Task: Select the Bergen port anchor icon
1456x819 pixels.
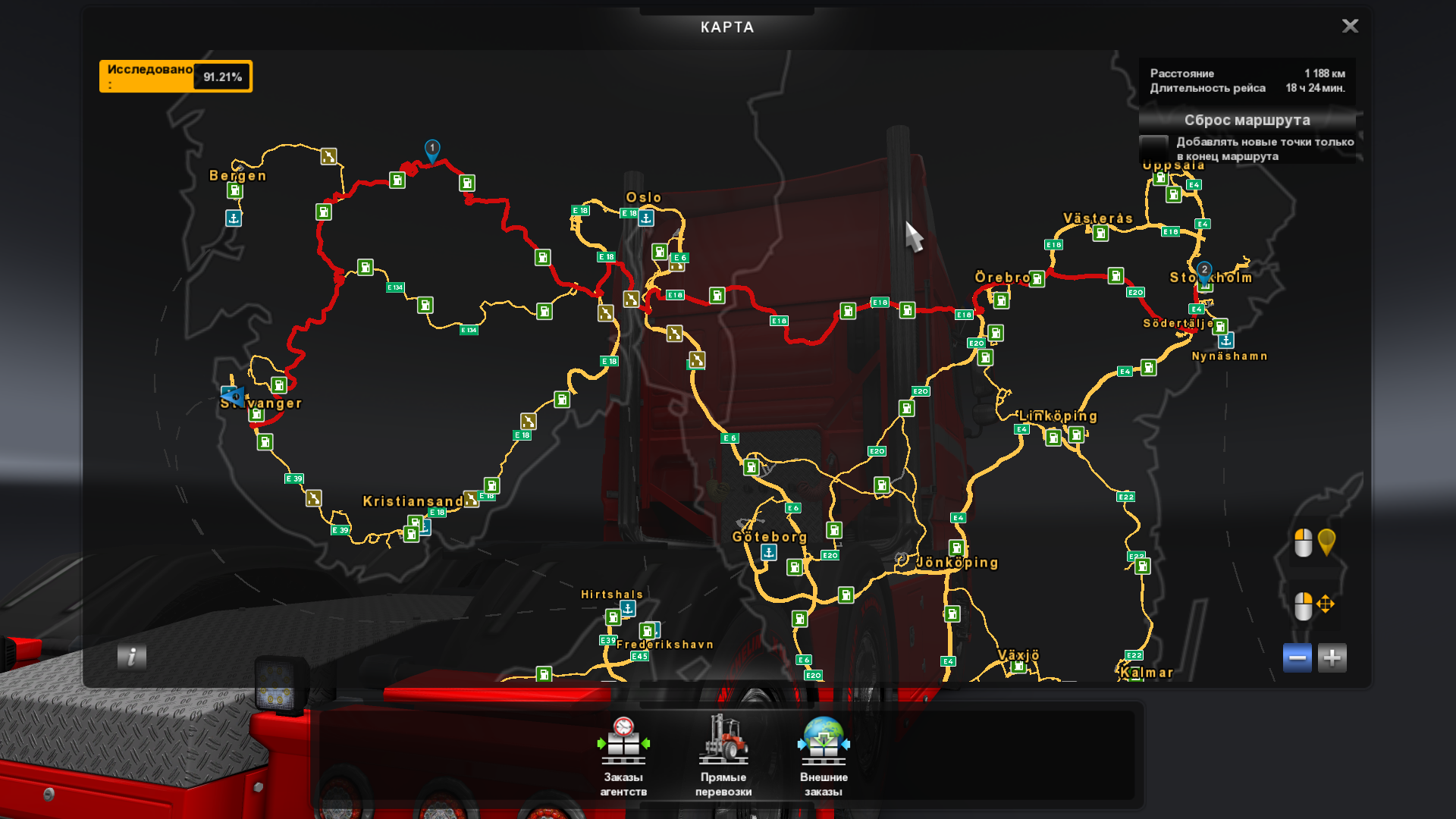Action: pyautogui.click(x=234, y=218)
